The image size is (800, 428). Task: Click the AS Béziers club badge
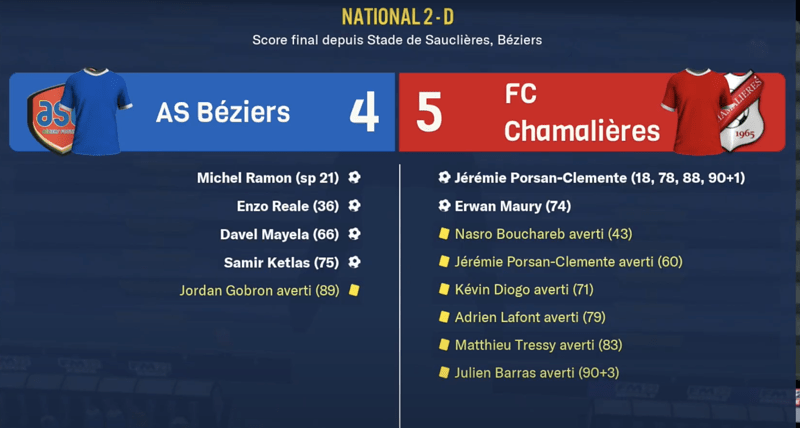[x=48, y=112]
